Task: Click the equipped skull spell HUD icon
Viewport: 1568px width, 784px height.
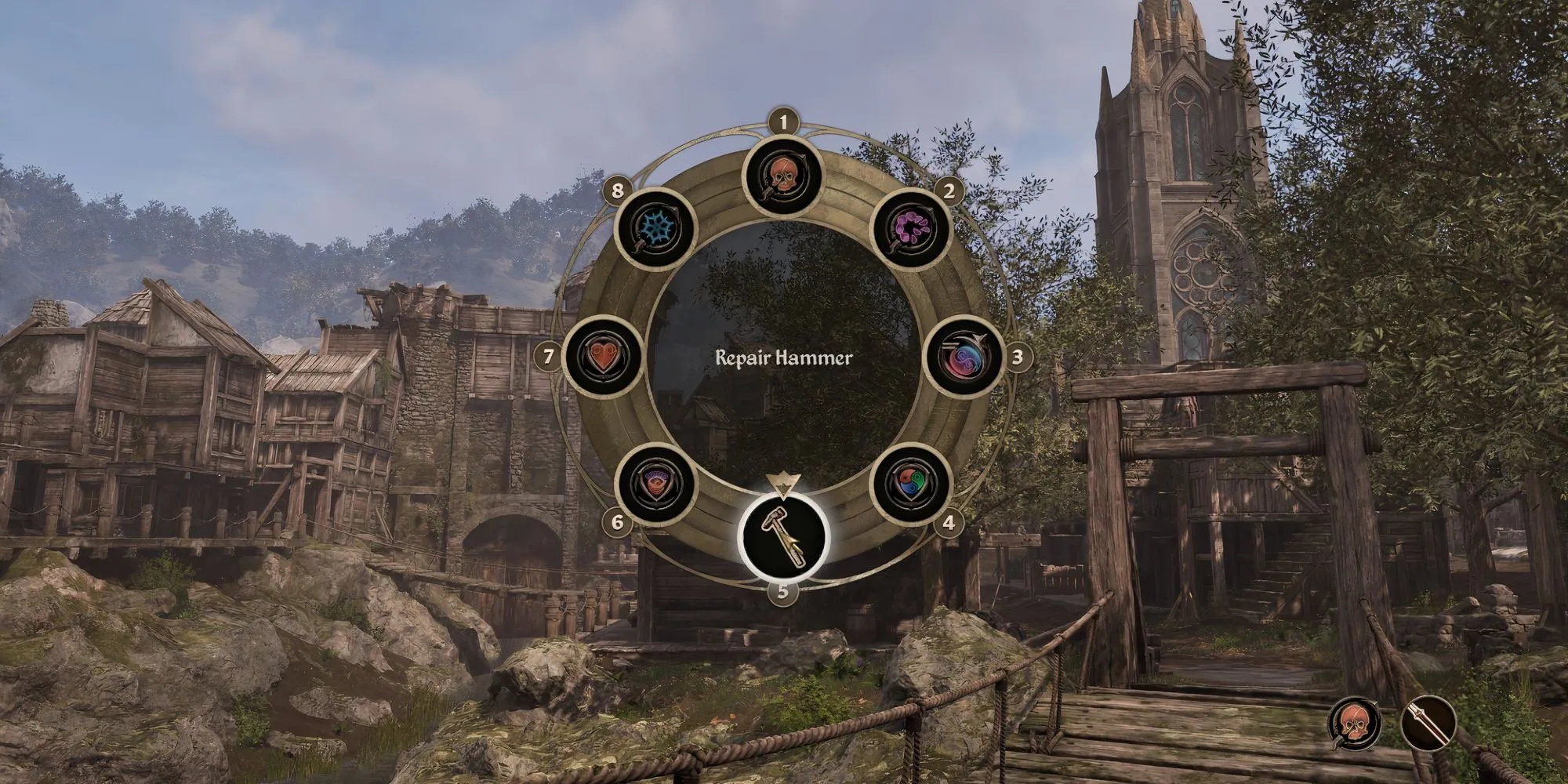Action: coord(1355,723)
